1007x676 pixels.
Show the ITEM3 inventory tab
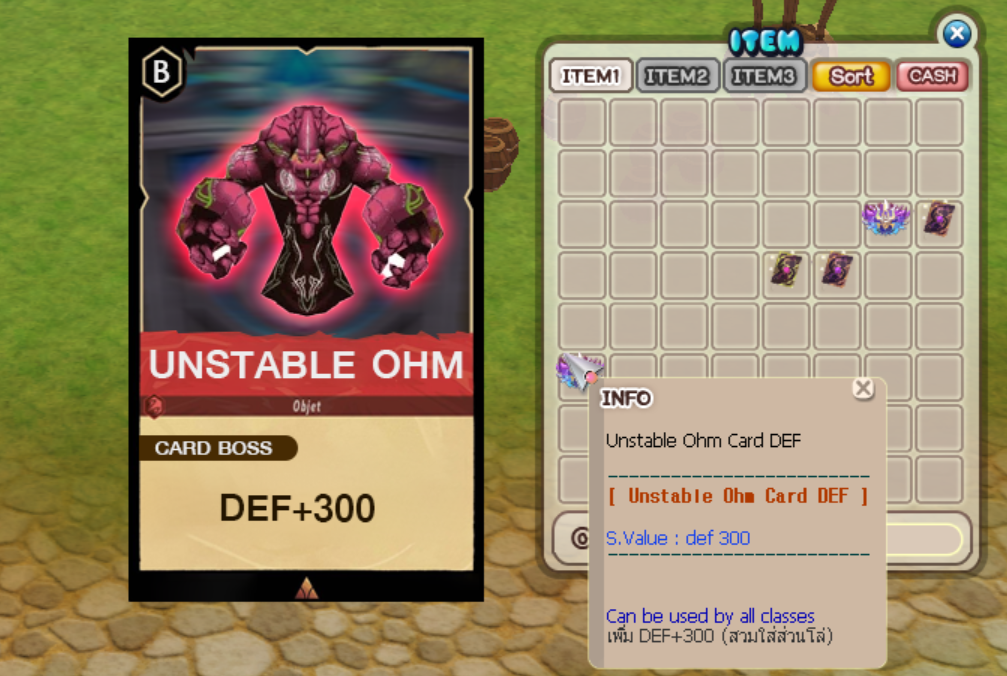pyautogui.click(x=764, y=76)
